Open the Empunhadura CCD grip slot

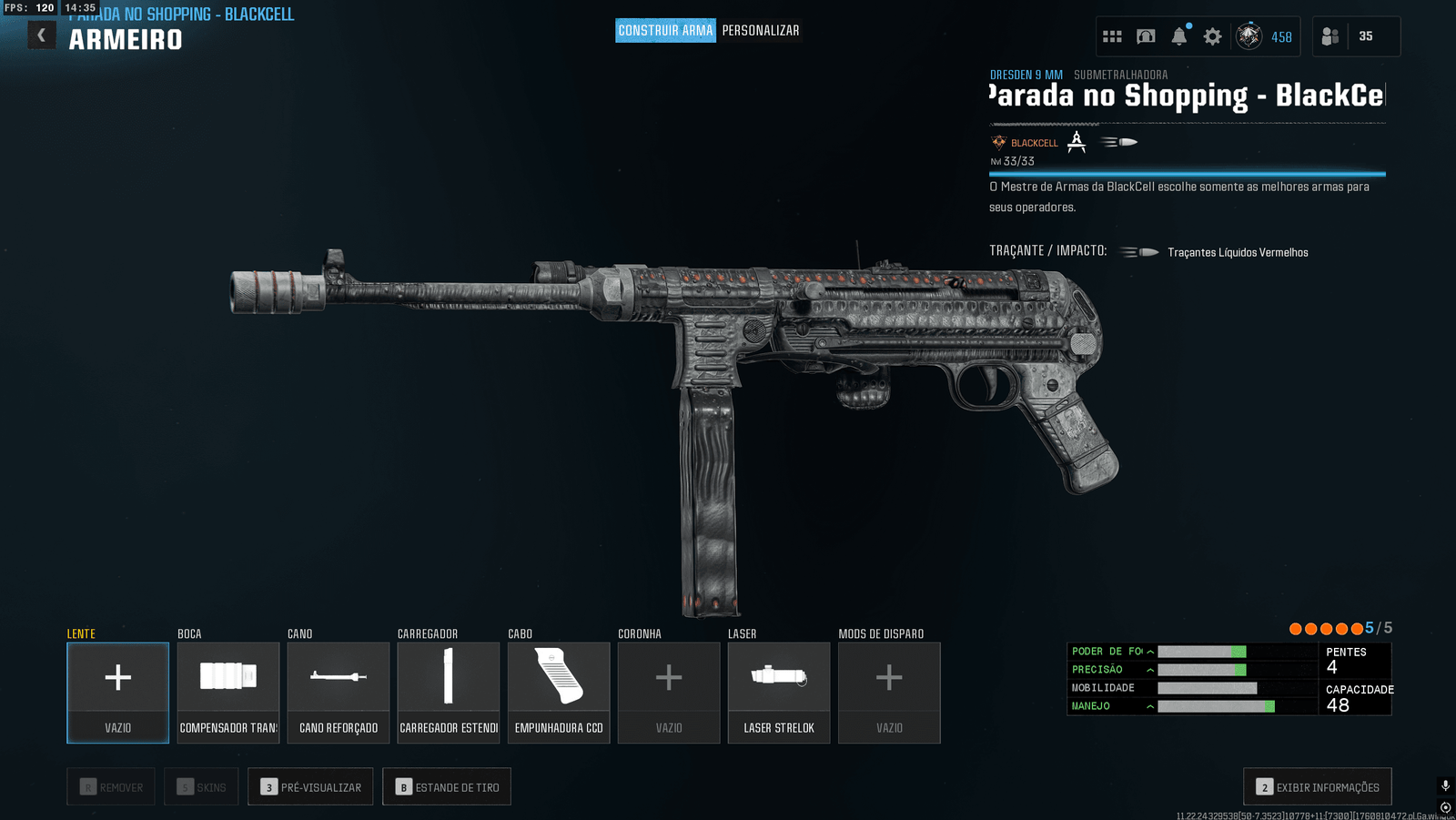[559, 693]
